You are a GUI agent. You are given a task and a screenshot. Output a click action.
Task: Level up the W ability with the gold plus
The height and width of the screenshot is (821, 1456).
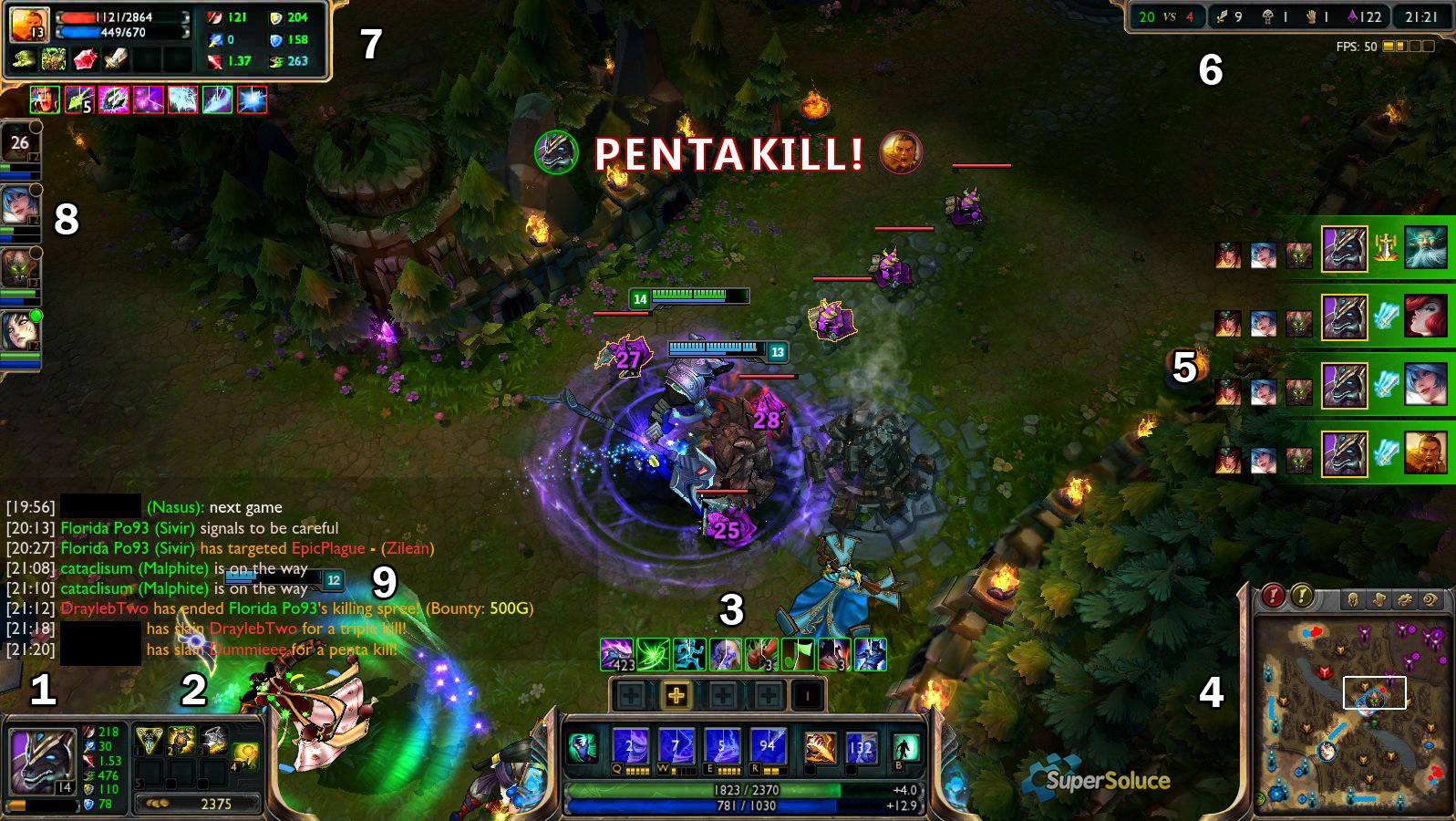676,696
